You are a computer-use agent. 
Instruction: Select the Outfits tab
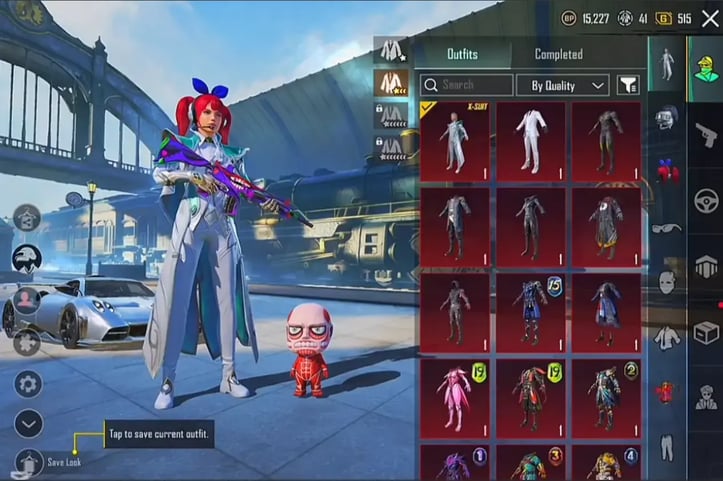(461, 54)
